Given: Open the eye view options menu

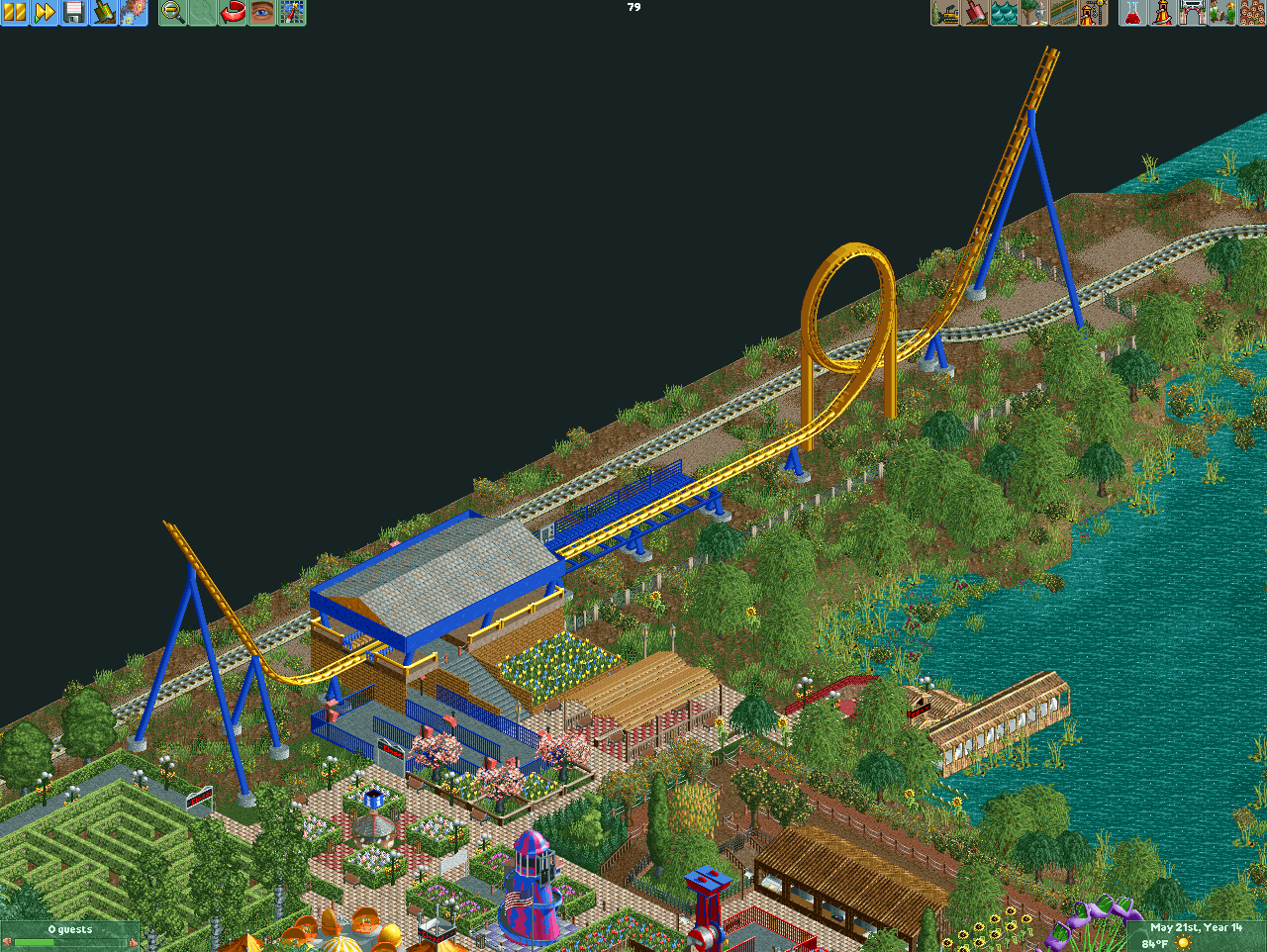Looking at the screenshot, I should (261, 13).
